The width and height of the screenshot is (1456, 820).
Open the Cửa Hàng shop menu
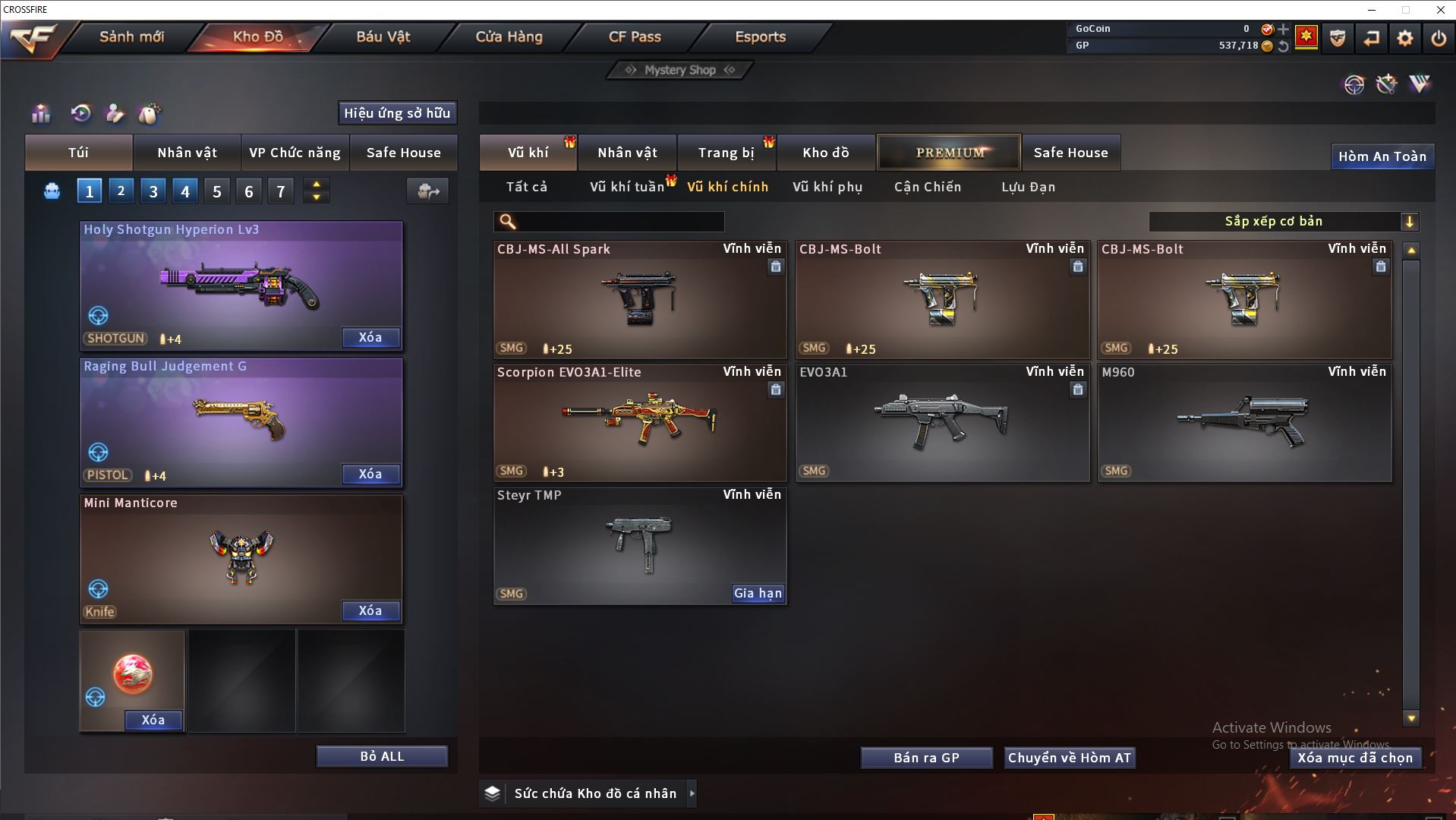tap(509, 36)
